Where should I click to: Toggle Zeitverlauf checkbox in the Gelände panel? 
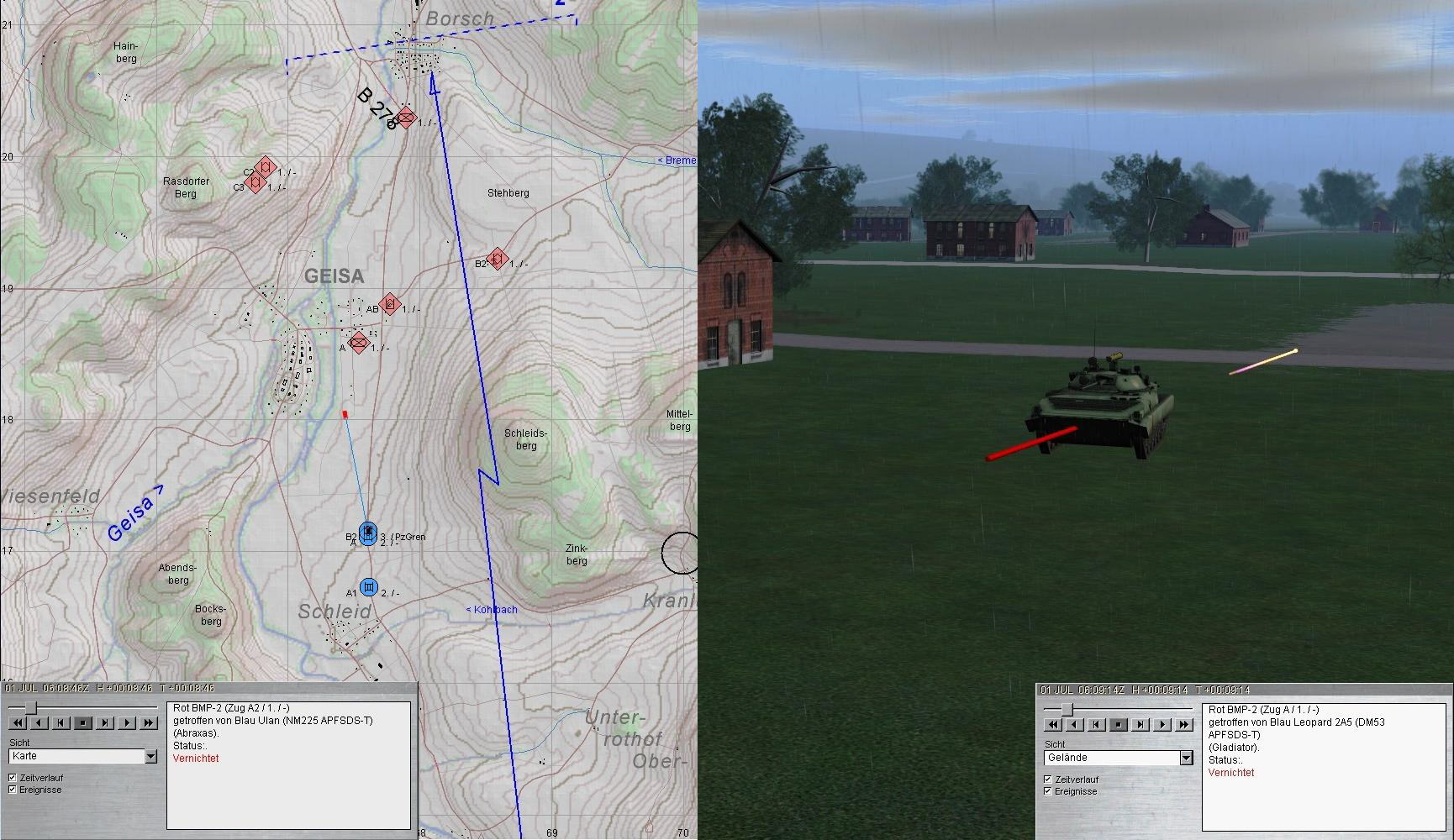(x=1048, y=780)
